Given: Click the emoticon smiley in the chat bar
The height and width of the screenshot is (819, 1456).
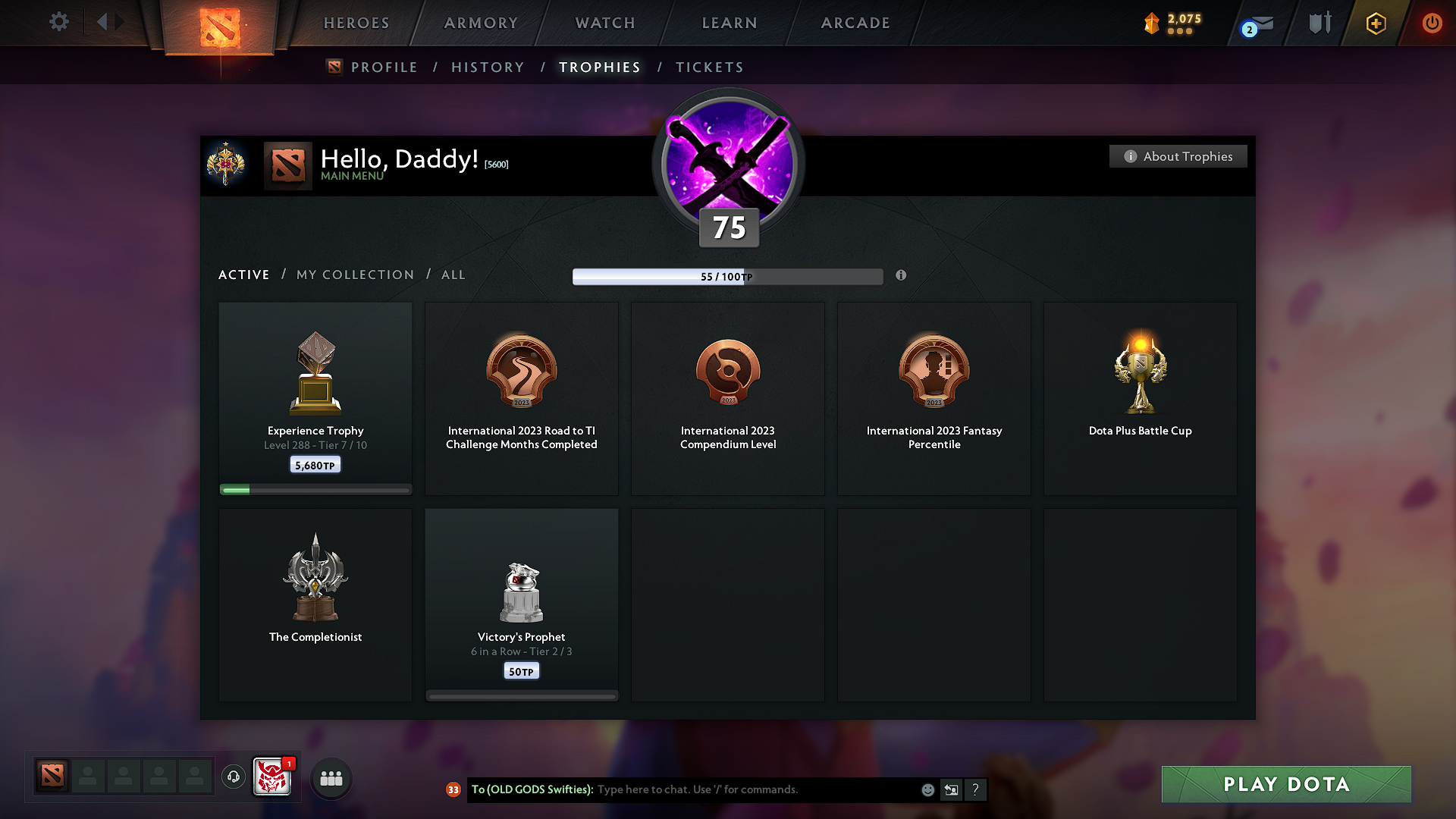Looking at the screenshot, I should tap(927, 789).
